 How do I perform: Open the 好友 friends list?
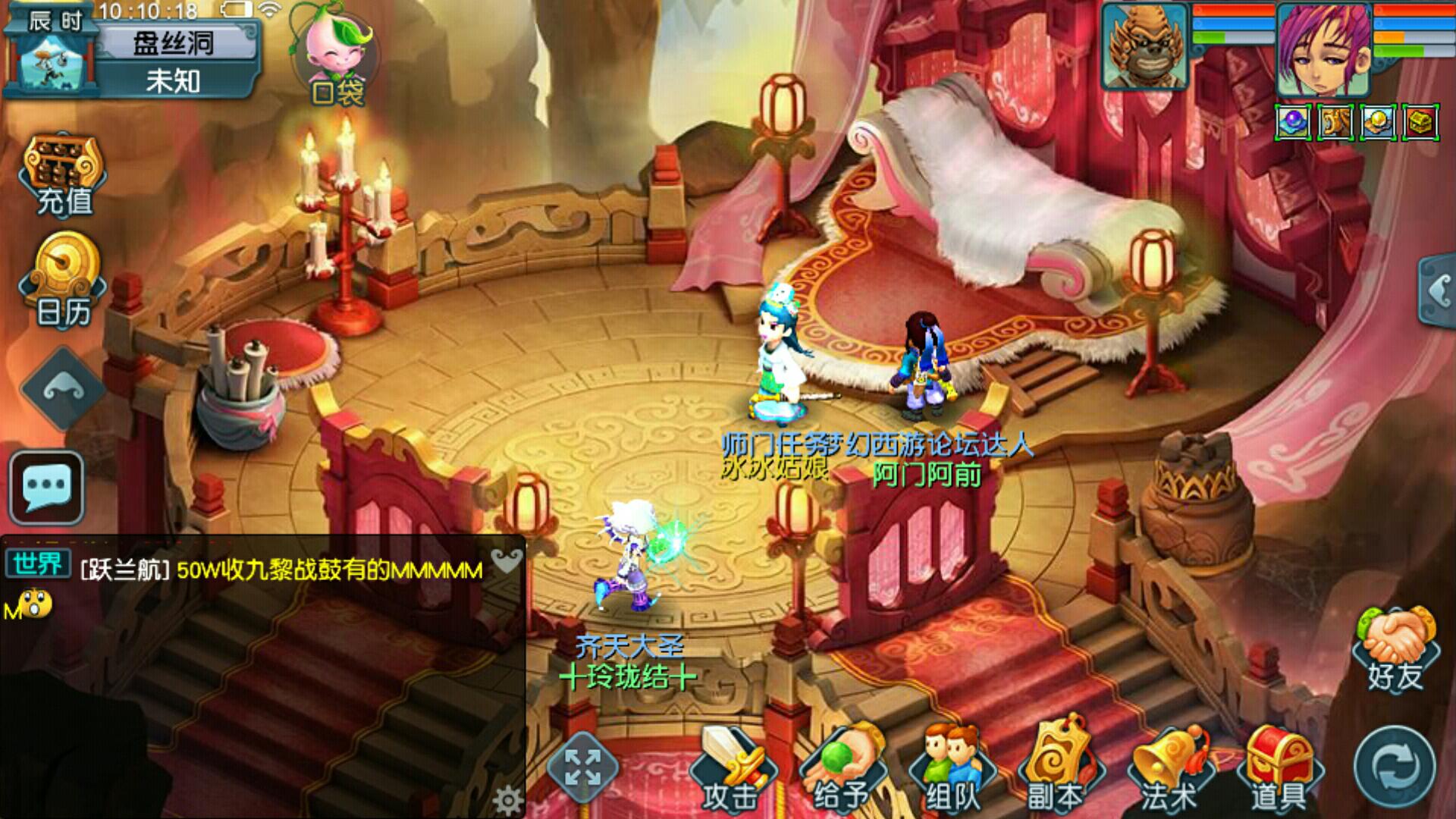click(x=1396, y=650)
